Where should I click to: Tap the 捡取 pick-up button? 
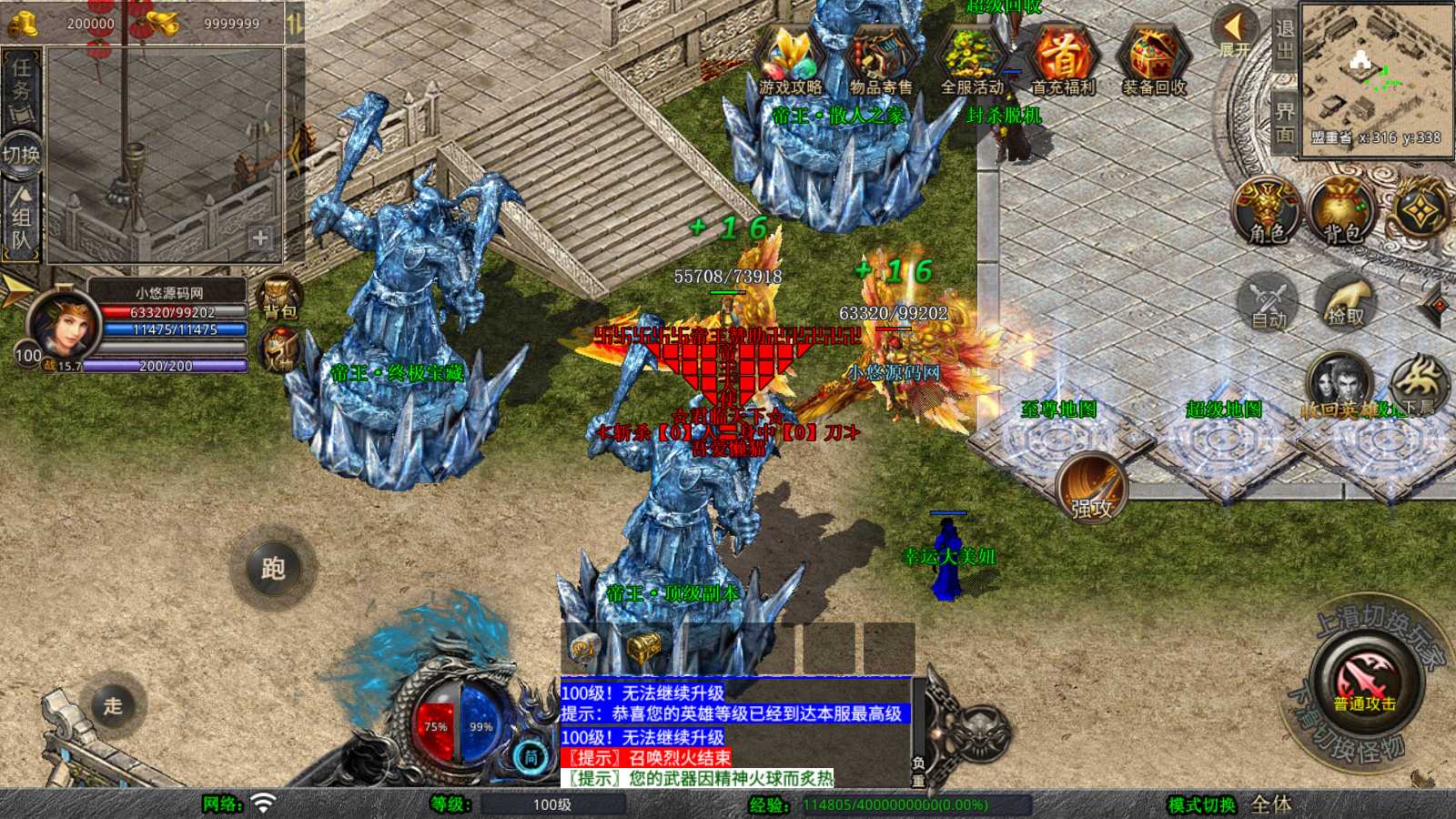[1346, 302]
